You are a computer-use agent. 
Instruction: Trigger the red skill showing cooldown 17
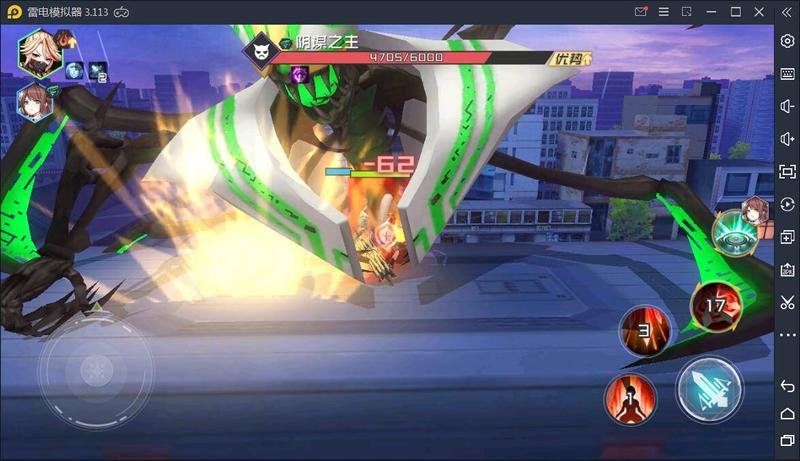click(717, 306)
